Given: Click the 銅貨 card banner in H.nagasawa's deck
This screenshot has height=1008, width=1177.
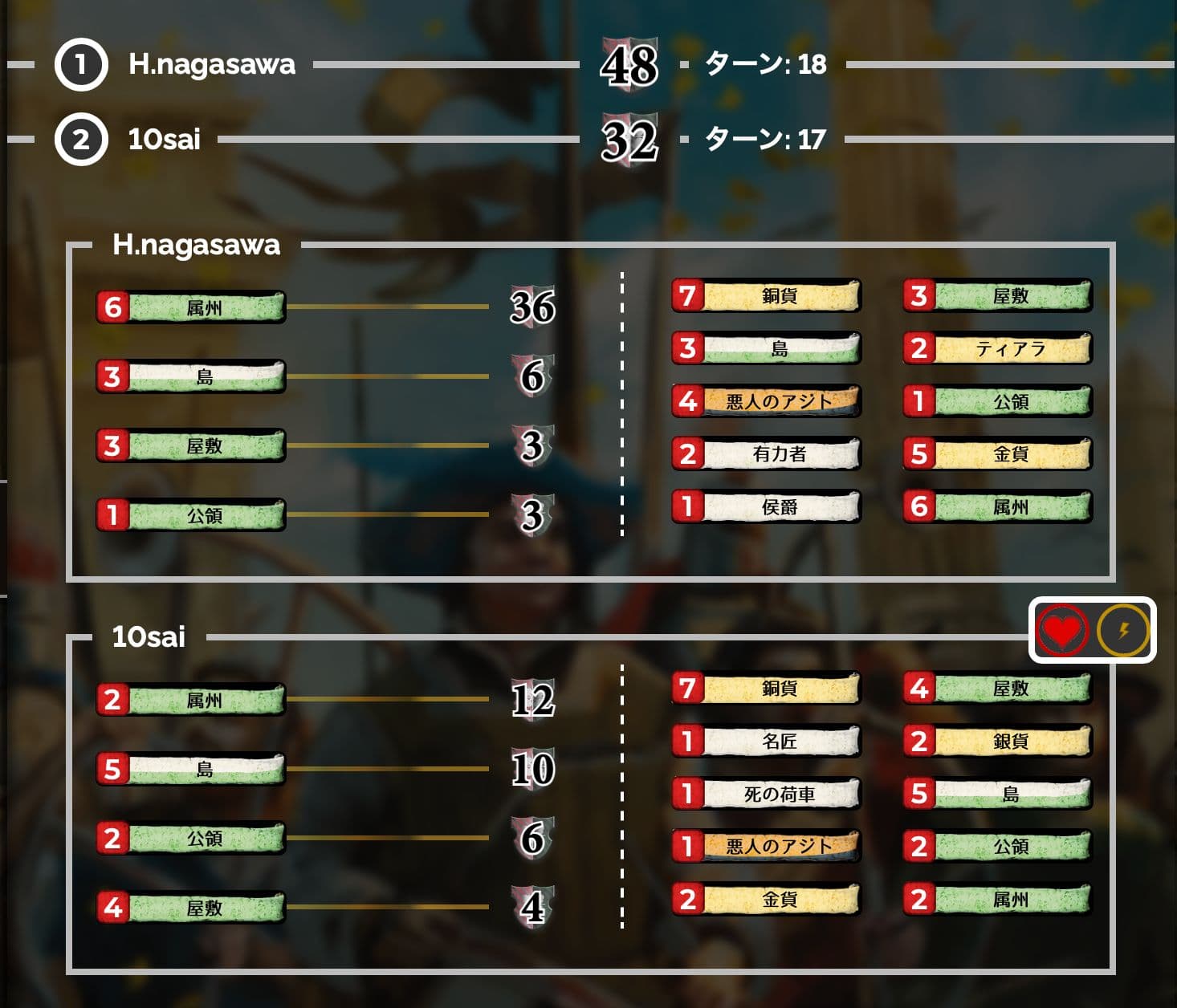Looking at the screenshot, I should click(x=767, y=295).
